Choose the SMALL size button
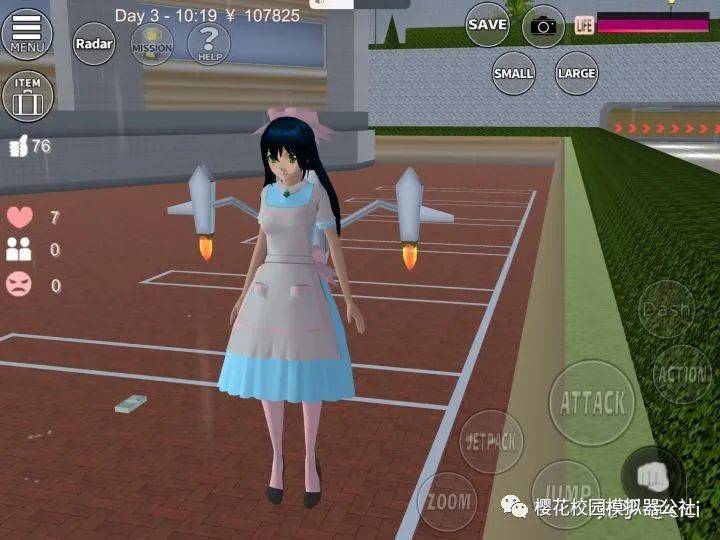The image size is (720, 540). click(514, 73)
